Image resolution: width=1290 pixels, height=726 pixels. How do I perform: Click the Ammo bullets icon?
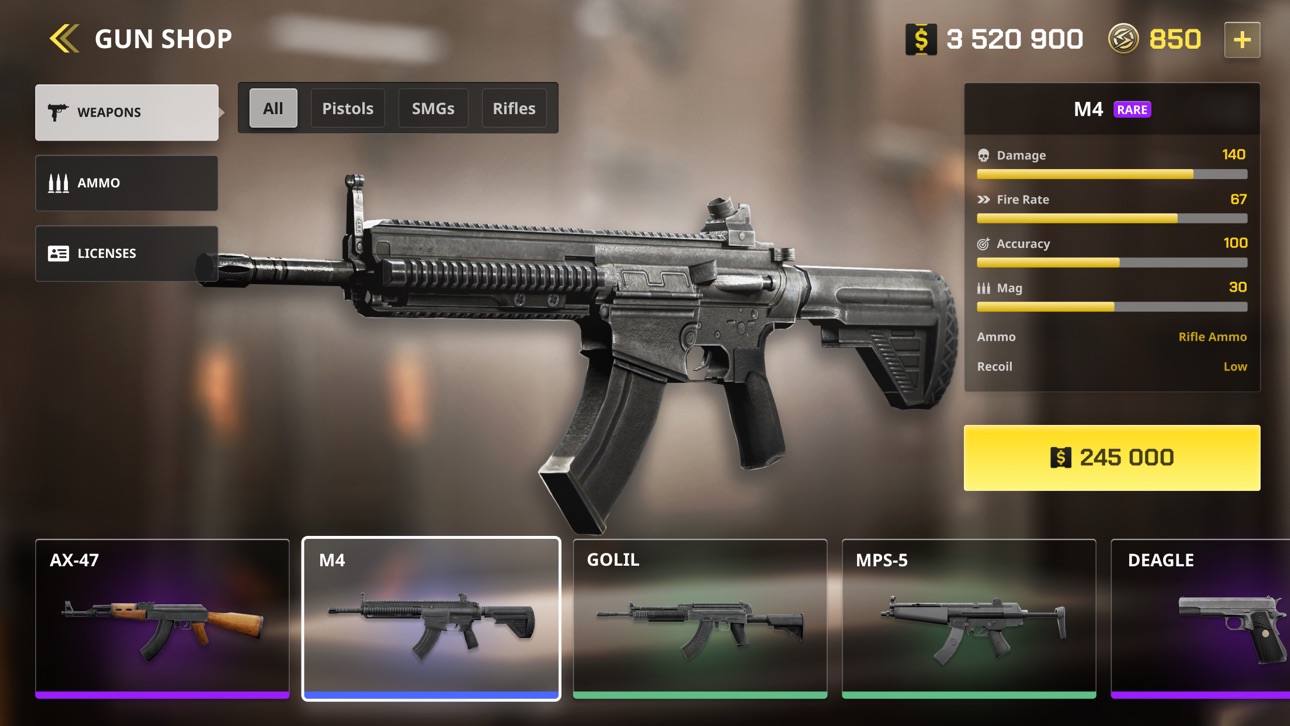58,182
